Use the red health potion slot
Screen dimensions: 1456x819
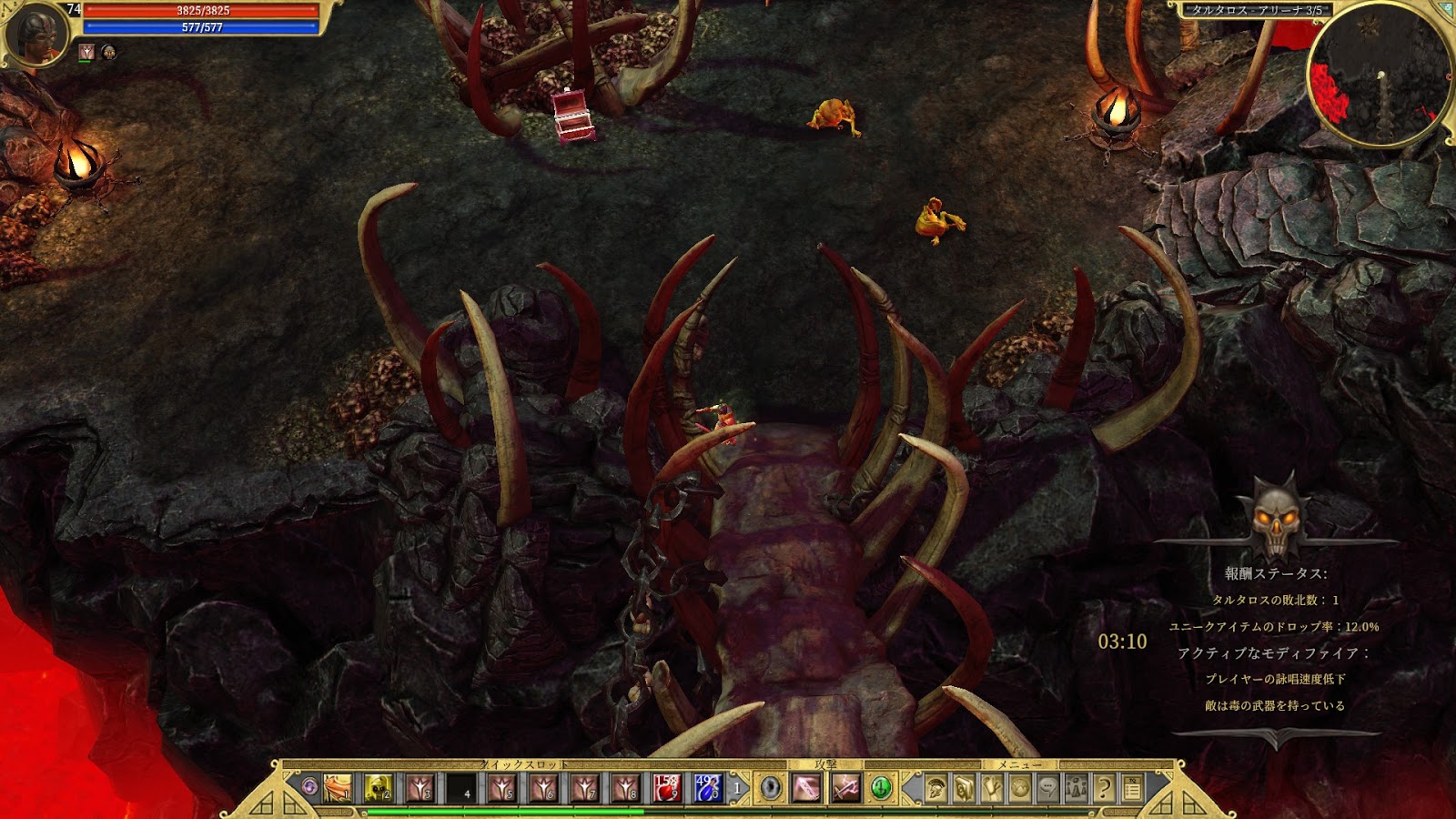[x=666, y=788]
